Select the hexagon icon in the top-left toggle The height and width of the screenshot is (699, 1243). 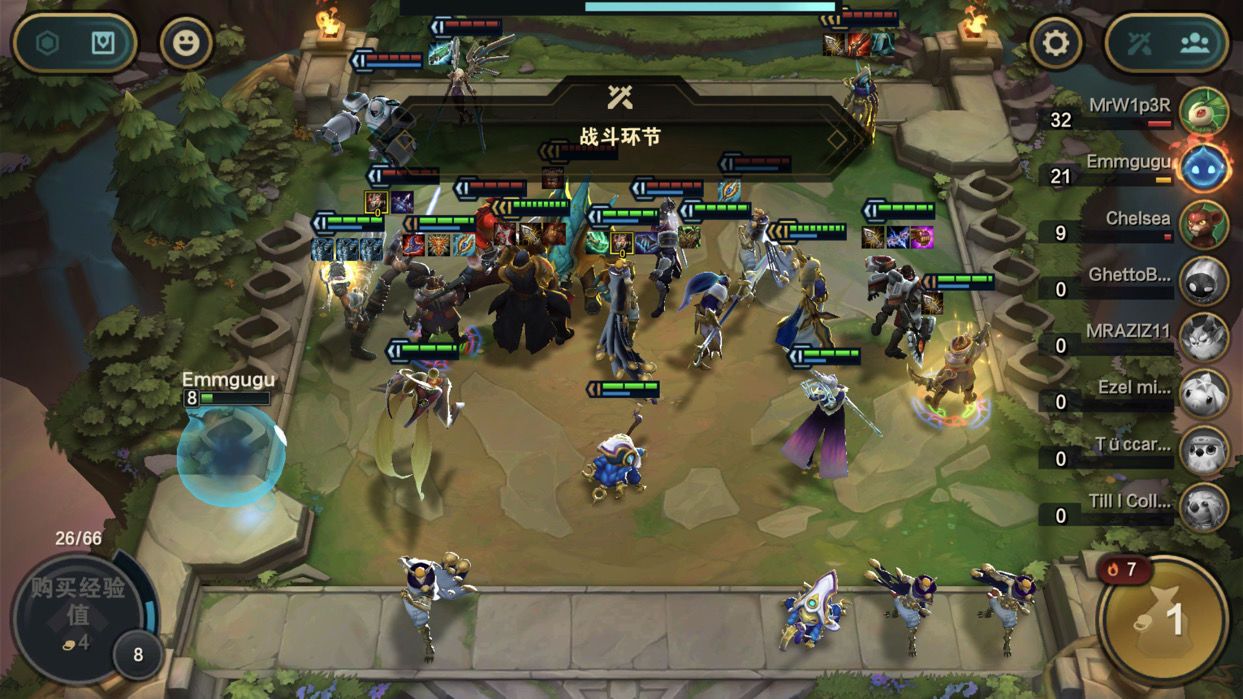48,43
